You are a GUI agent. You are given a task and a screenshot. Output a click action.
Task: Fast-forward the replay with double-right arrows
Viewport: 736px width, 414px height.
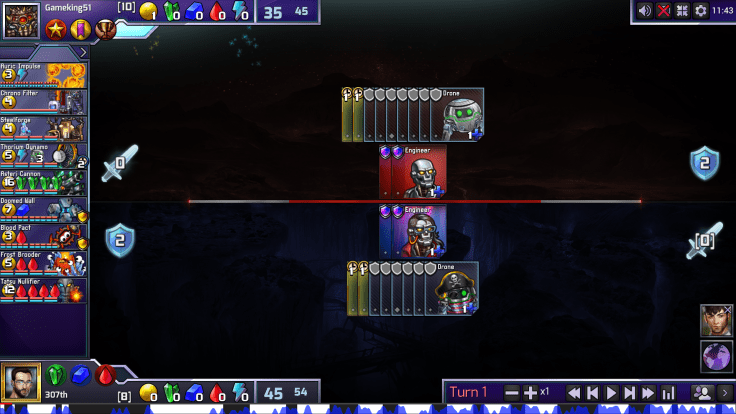click(x=649, y=393)
